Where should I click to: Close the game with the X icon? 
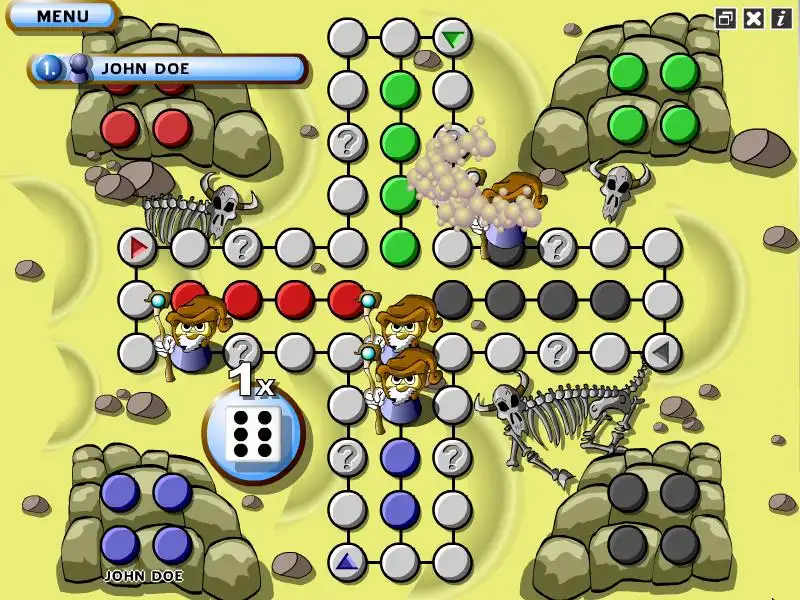(754, 18)
